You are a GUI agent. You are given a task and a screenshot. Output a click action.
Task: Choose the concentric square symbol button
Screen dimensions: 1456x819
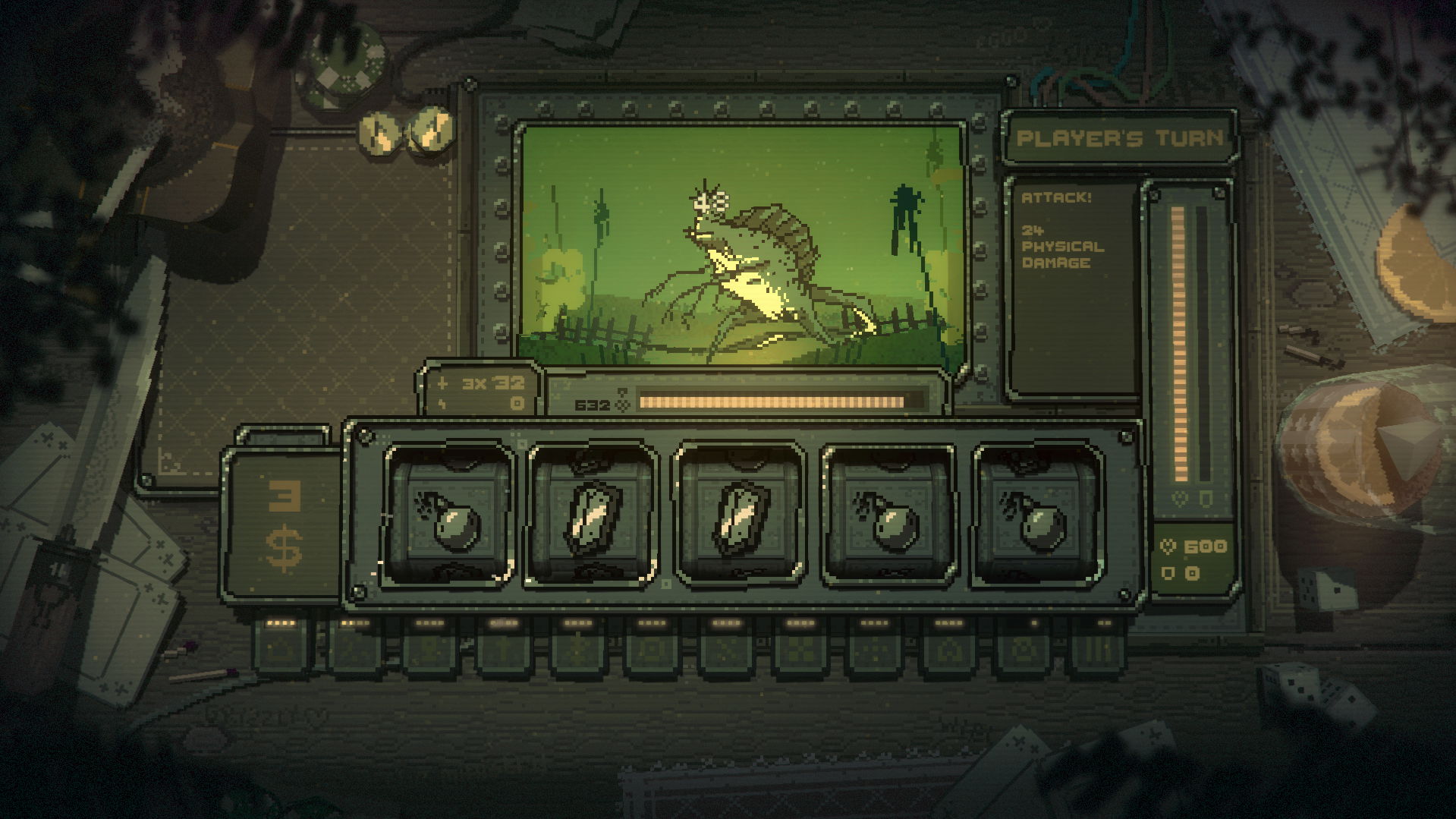coord(652,650)
